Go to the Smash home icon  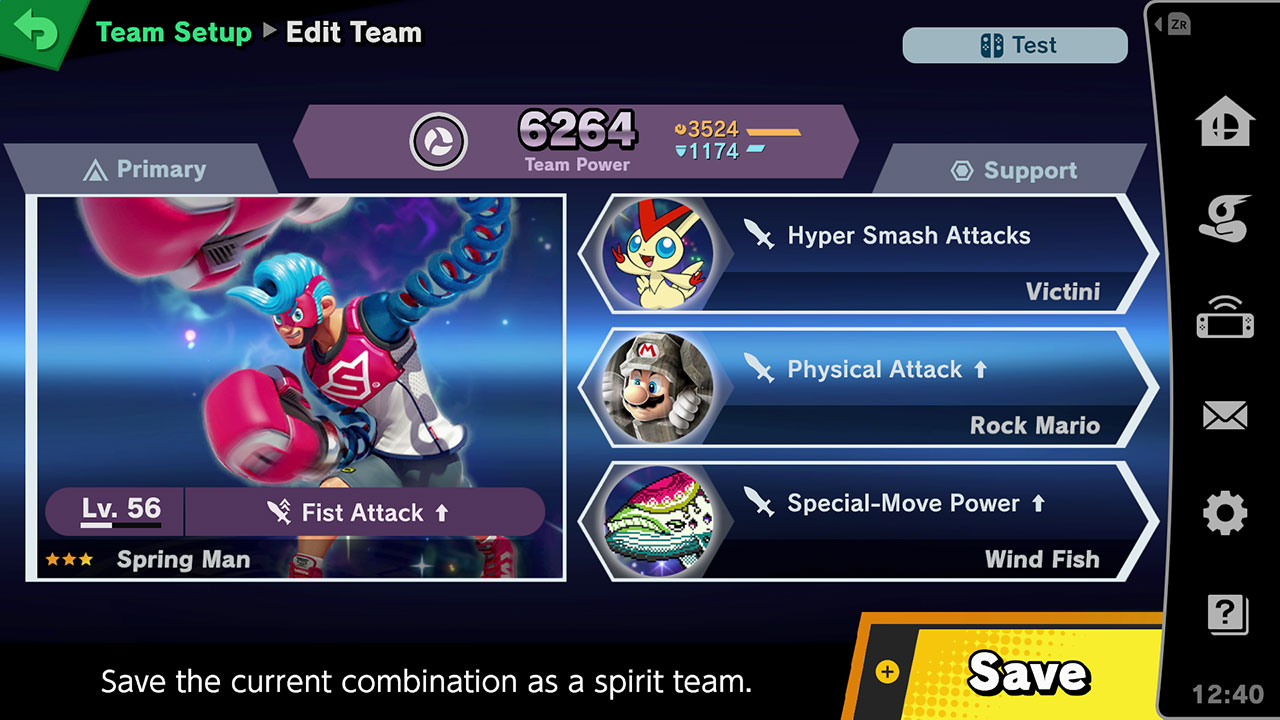click(1224, 124)
